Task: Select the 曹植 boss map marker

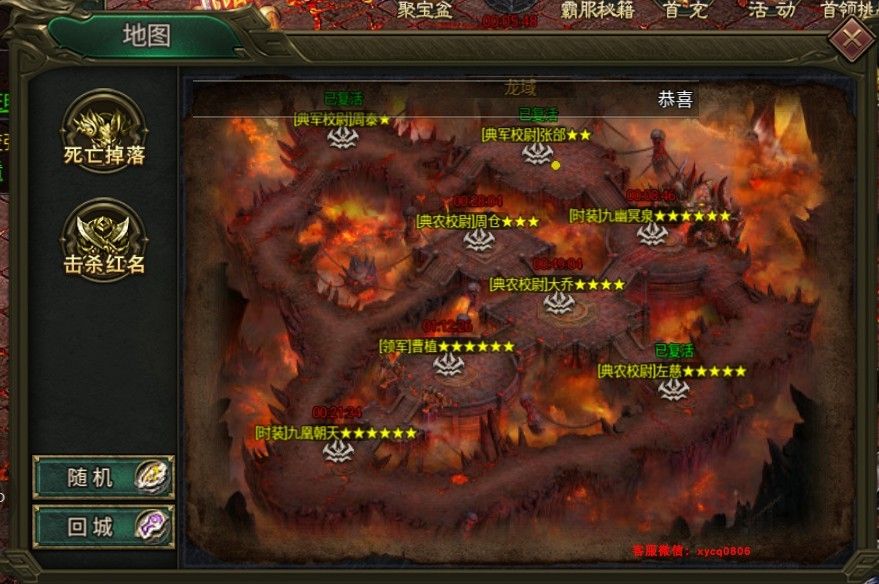Action: [x=447, y=365]
